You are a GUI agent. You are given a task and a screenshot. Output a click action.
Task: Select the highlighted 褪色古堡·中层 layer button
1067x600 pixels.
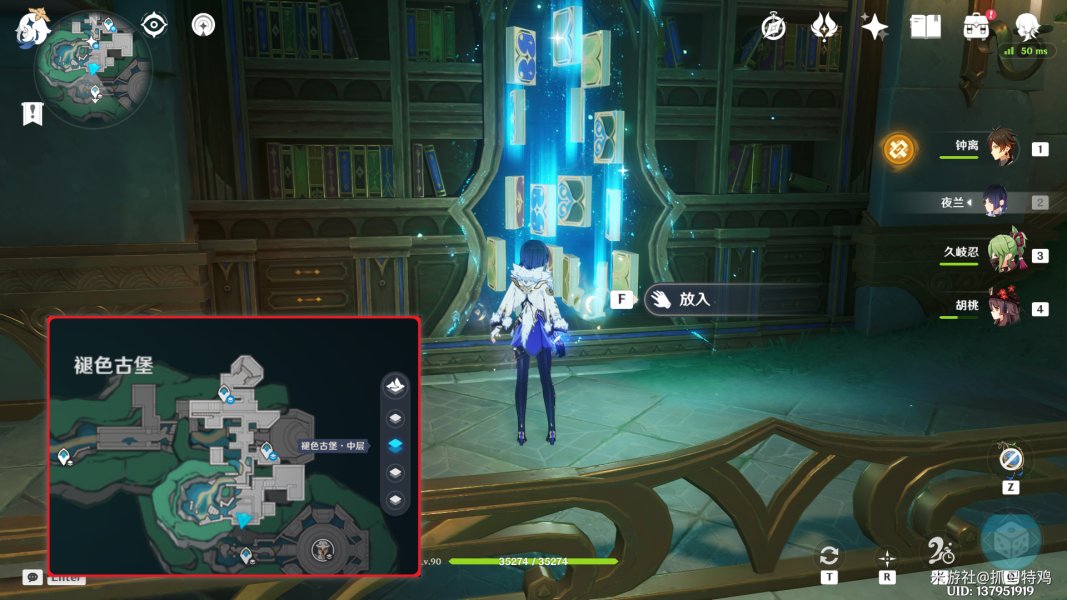click(x=396, y=445)
